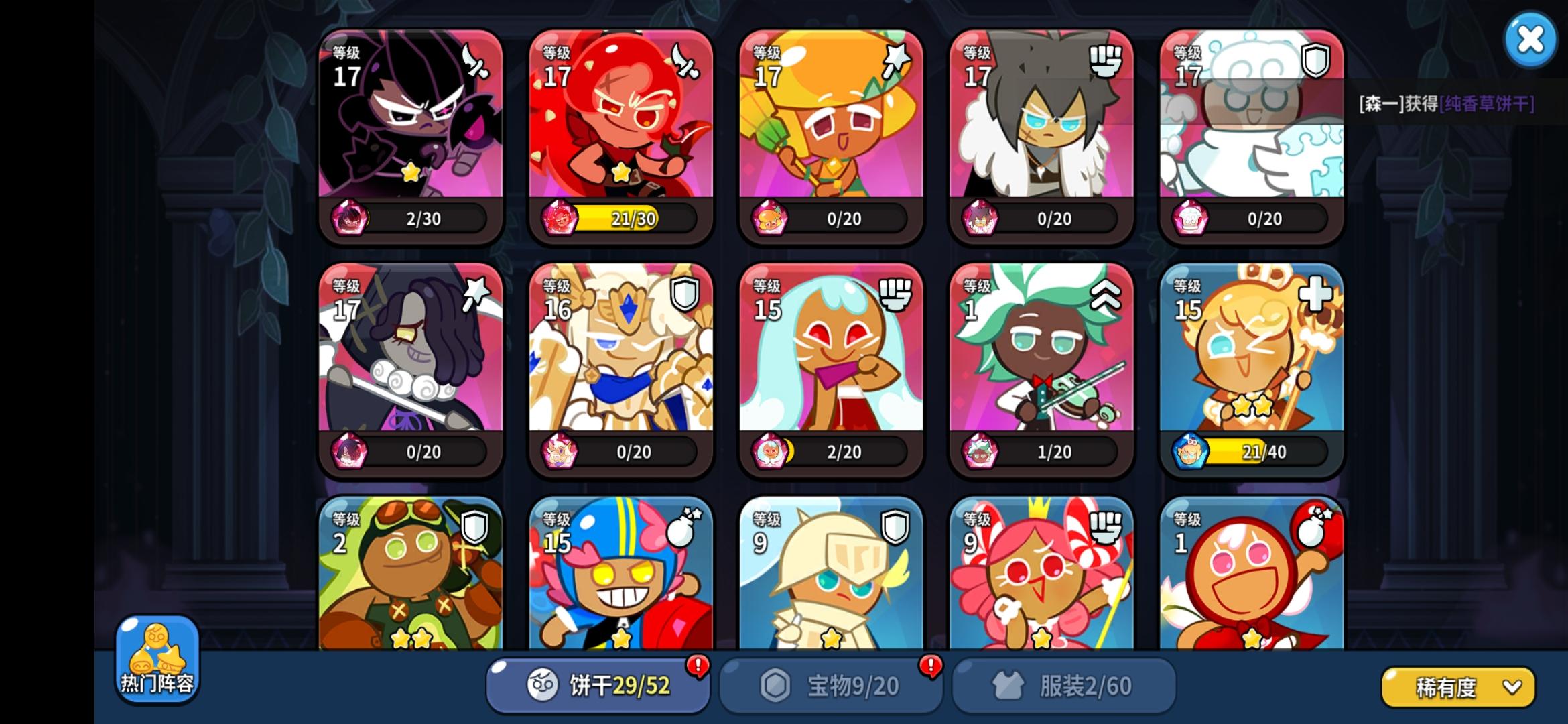Click the shield icon on the level 9 Knight Cookie
1568x724 pixels.
point(895,528)
